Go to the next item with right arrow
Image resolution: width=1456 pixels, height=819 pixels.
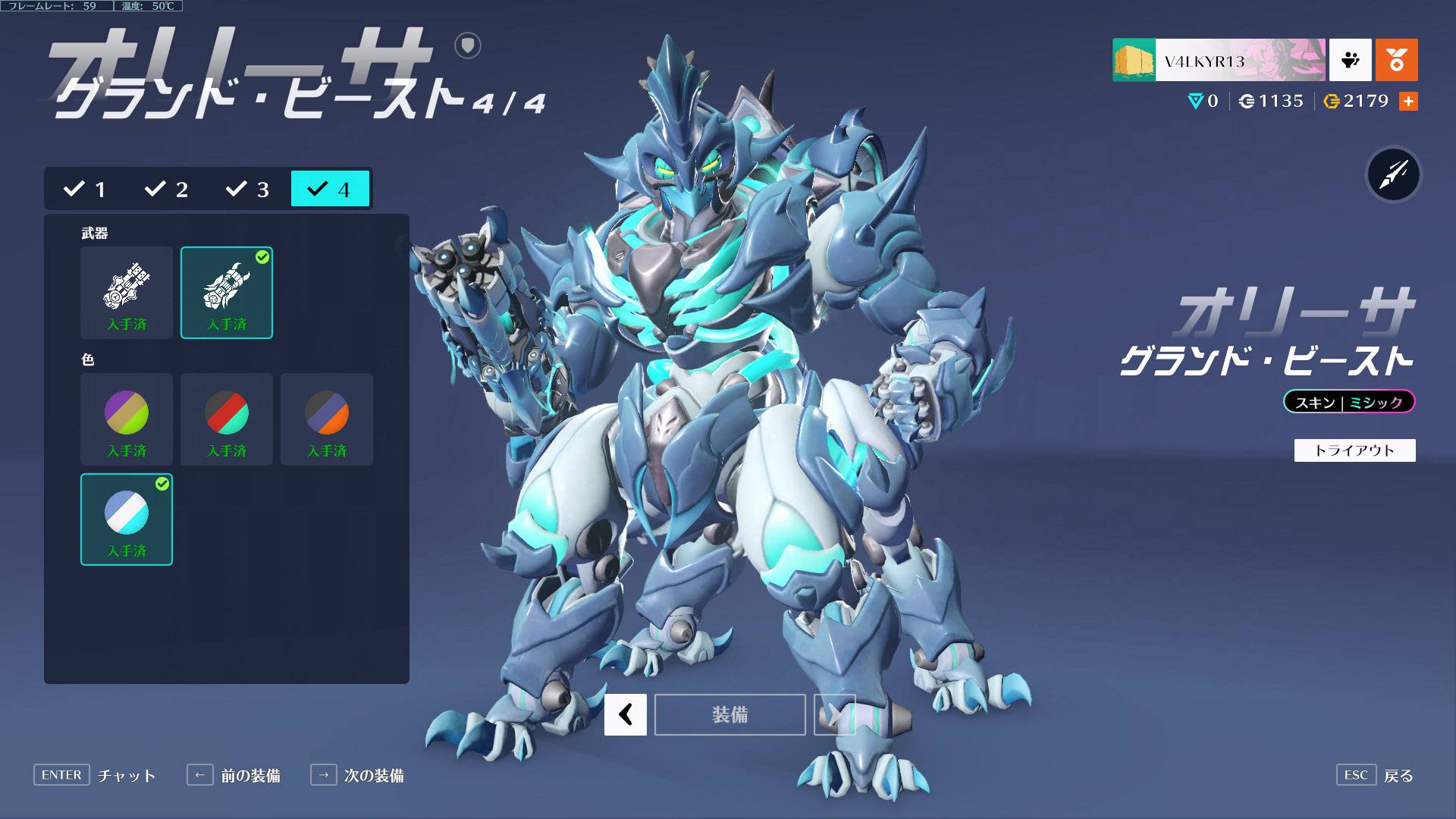click(834, 714)
